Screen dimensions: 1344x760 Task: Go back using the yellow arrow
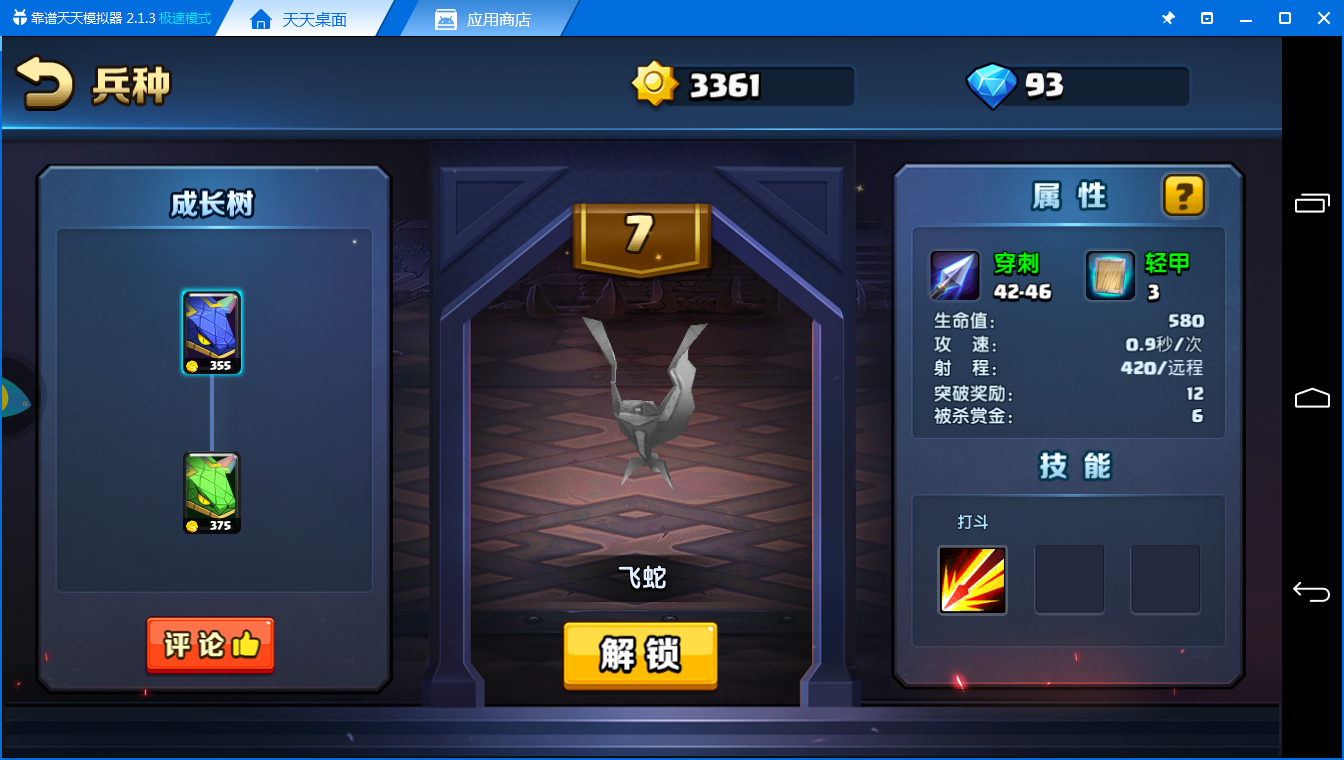click(45, 84)
